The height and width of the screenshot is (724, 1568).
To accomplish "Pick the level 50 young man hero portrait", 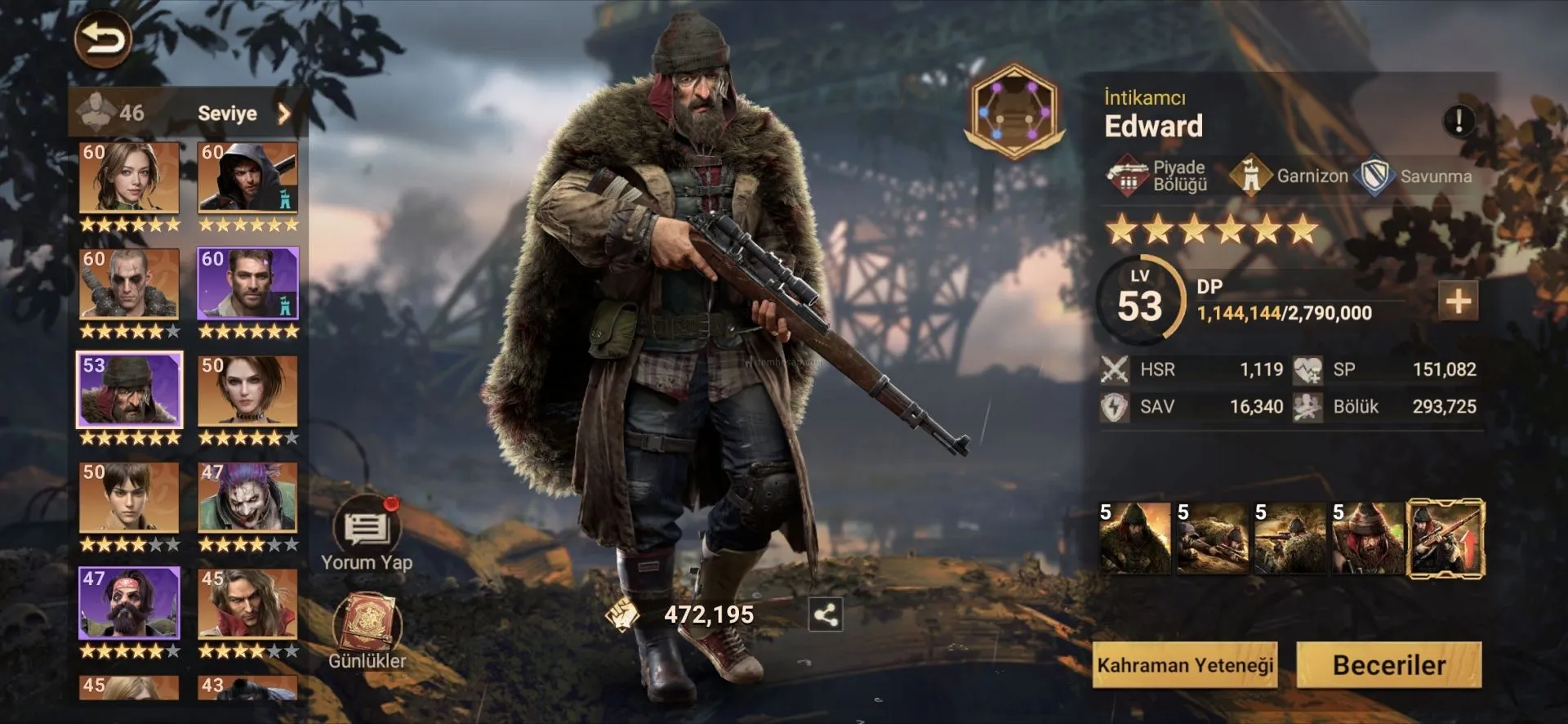I will (x=129, y=498).
